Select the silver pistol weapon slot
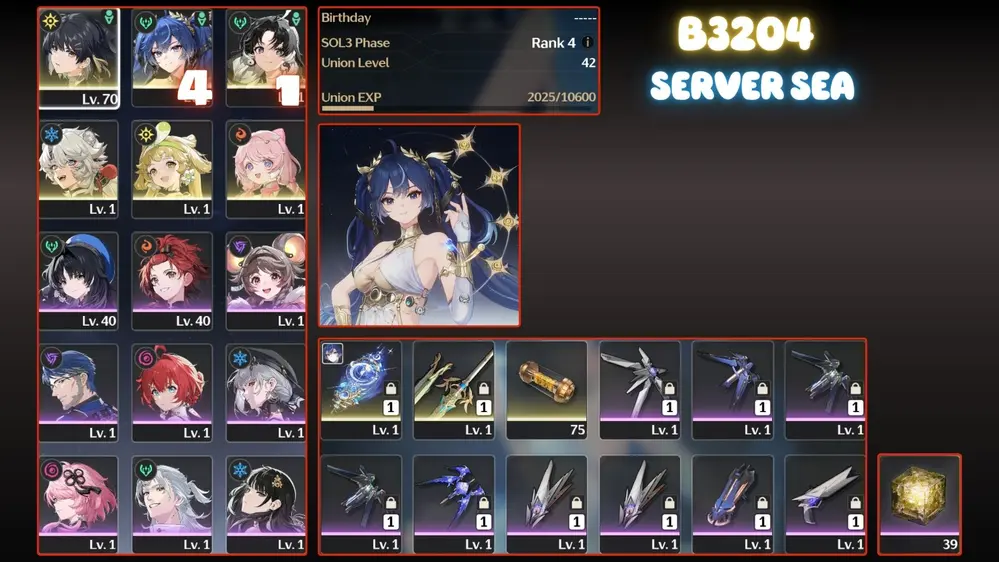Viewport: 999px width, 562px height. point(825,504)
